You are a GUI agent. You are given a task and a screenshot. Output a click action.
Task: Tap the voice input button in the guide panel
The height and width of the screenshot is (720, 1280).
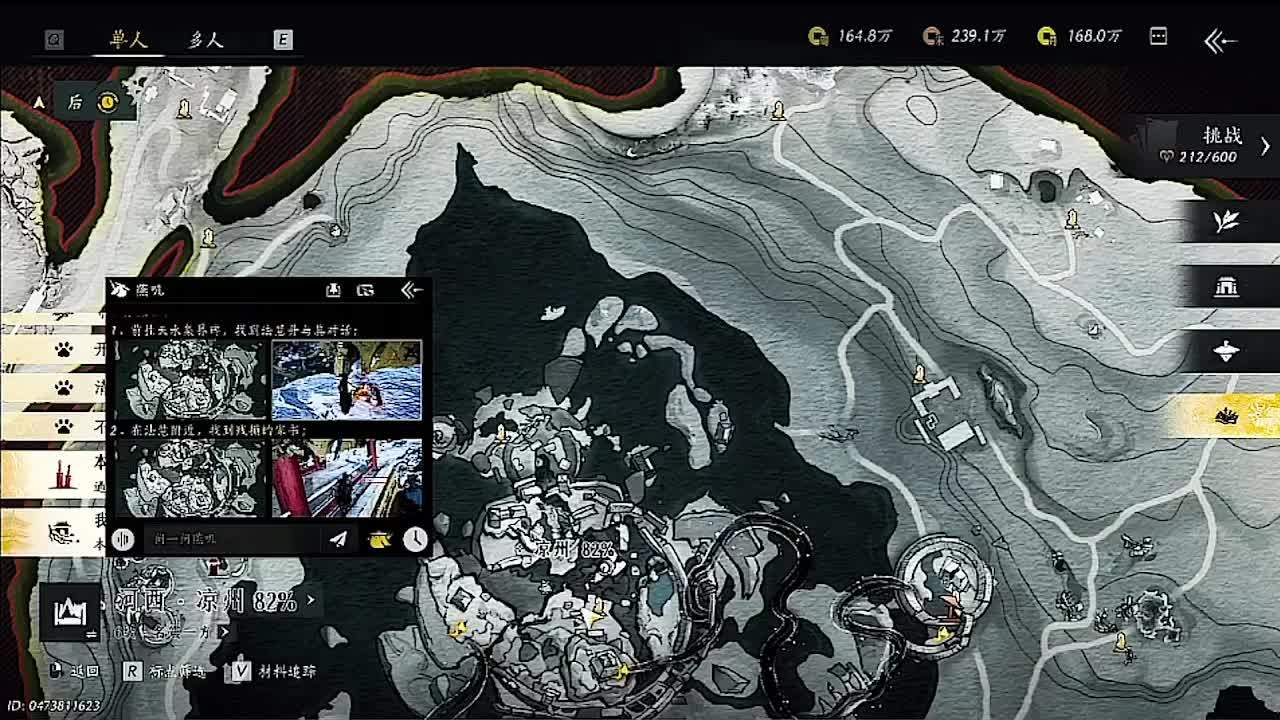click(123, 539)
